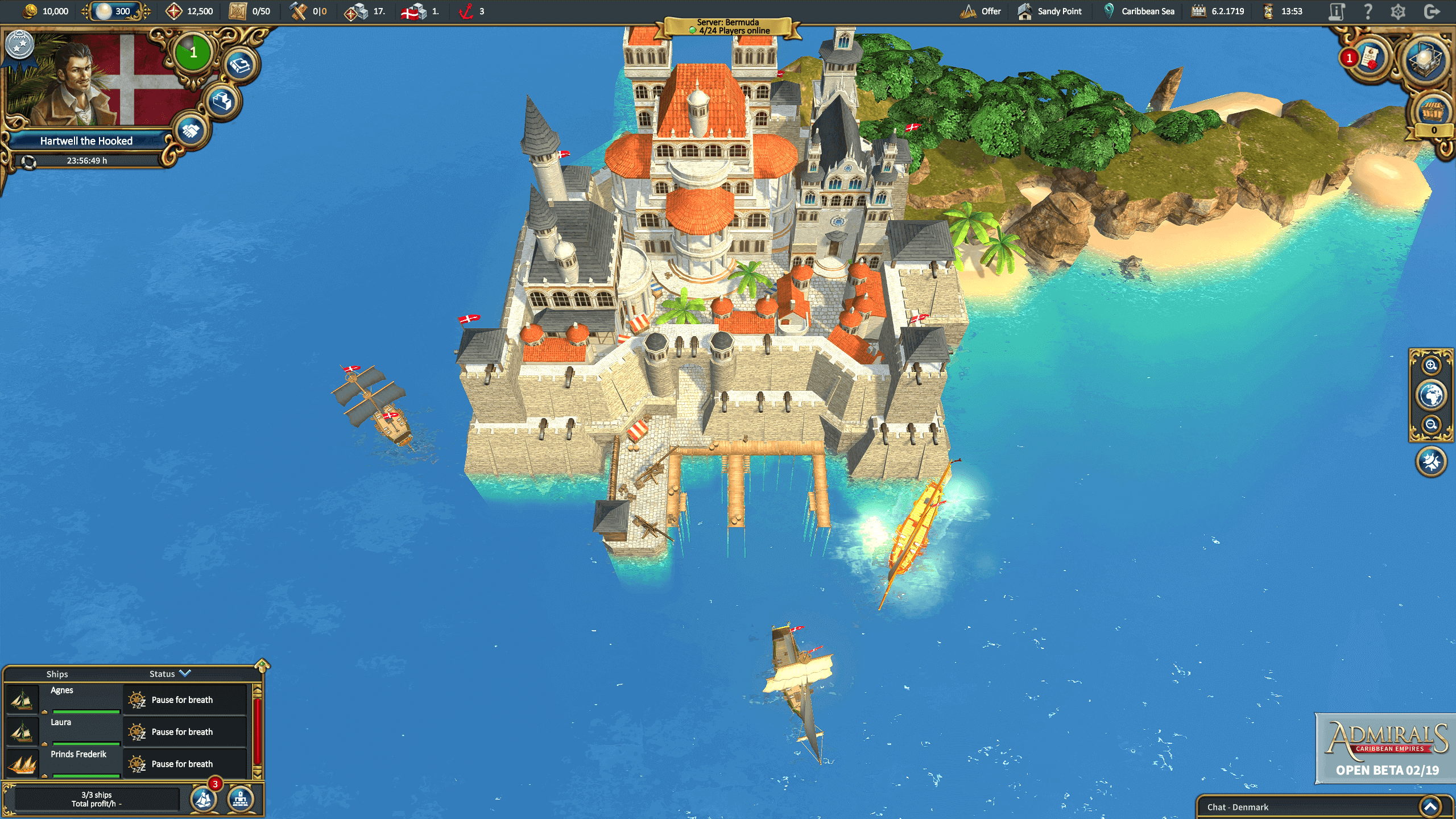Open the world globe map view
1456x819 pixels.
tap(1430, 395)
